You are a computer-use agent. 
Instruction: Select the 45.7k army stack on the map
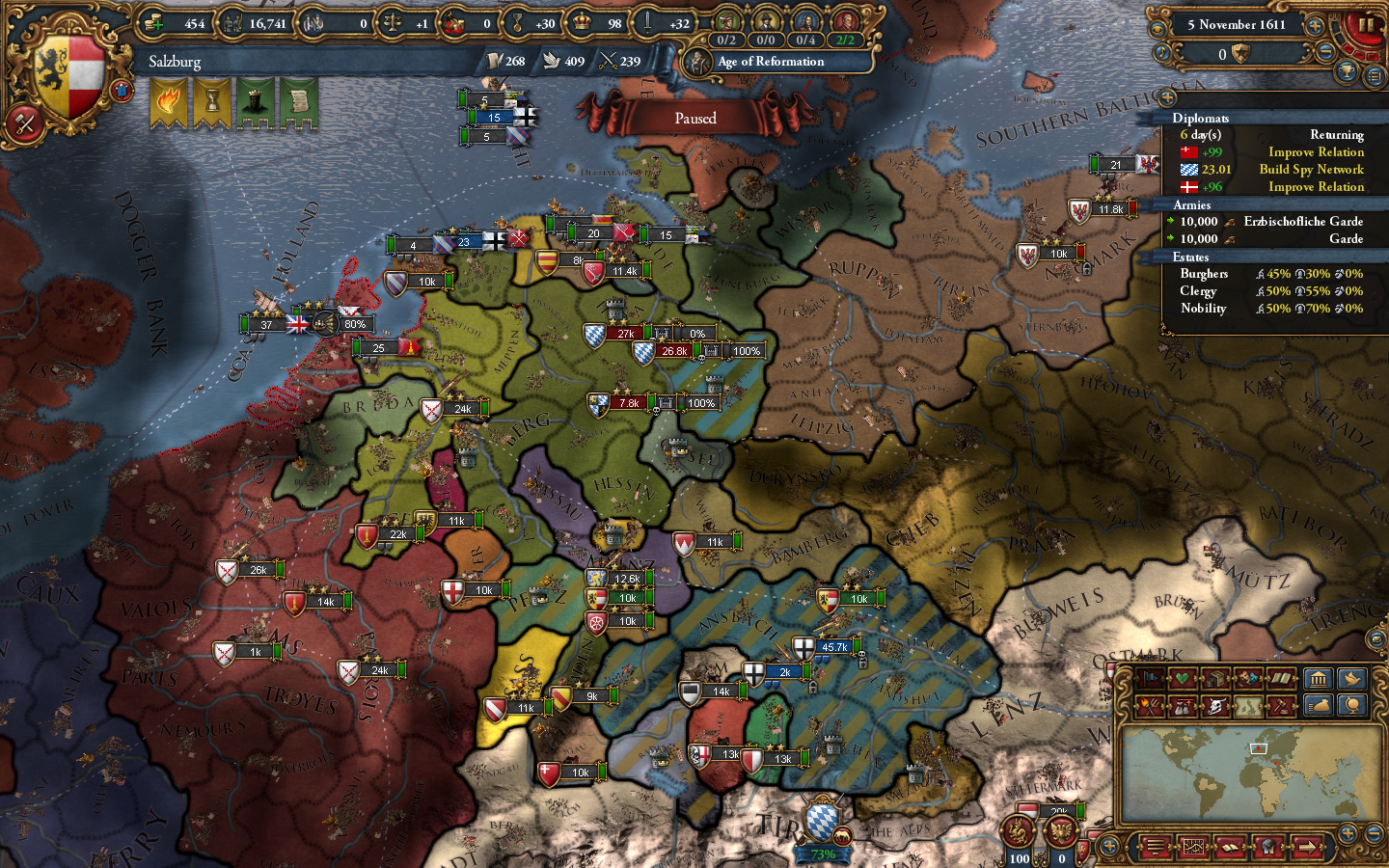832,648
